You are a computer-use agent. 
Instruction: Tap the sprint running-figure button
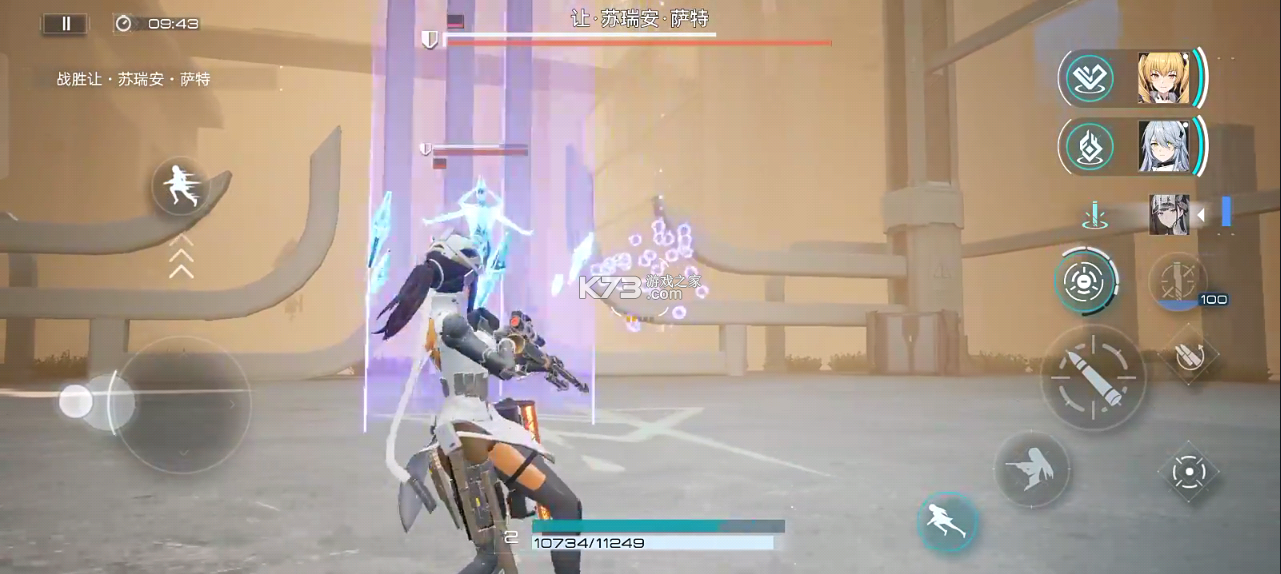[x=181, y=186]
